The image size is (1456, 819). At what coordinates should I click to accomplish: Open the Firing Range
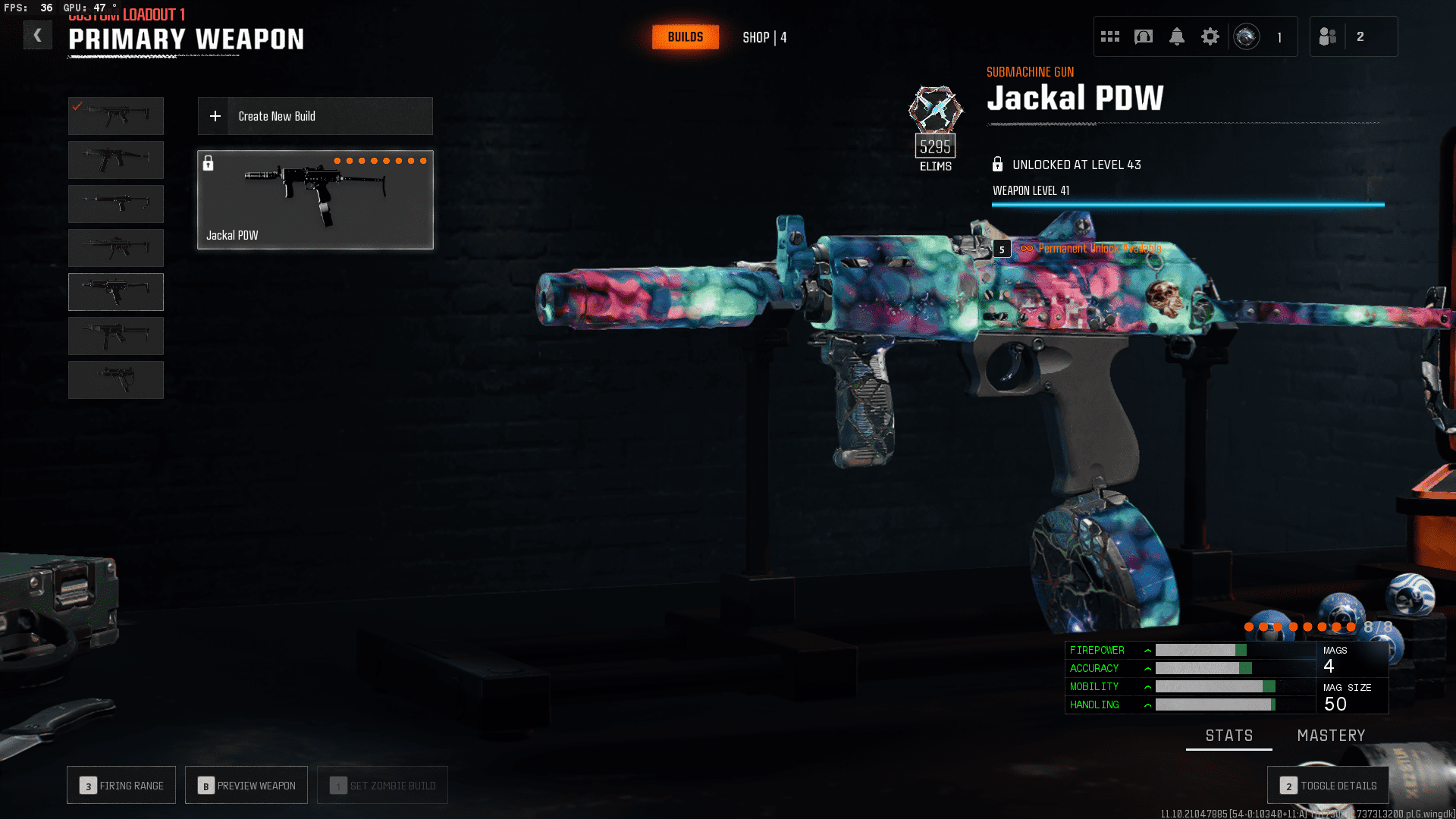point(121,786)
